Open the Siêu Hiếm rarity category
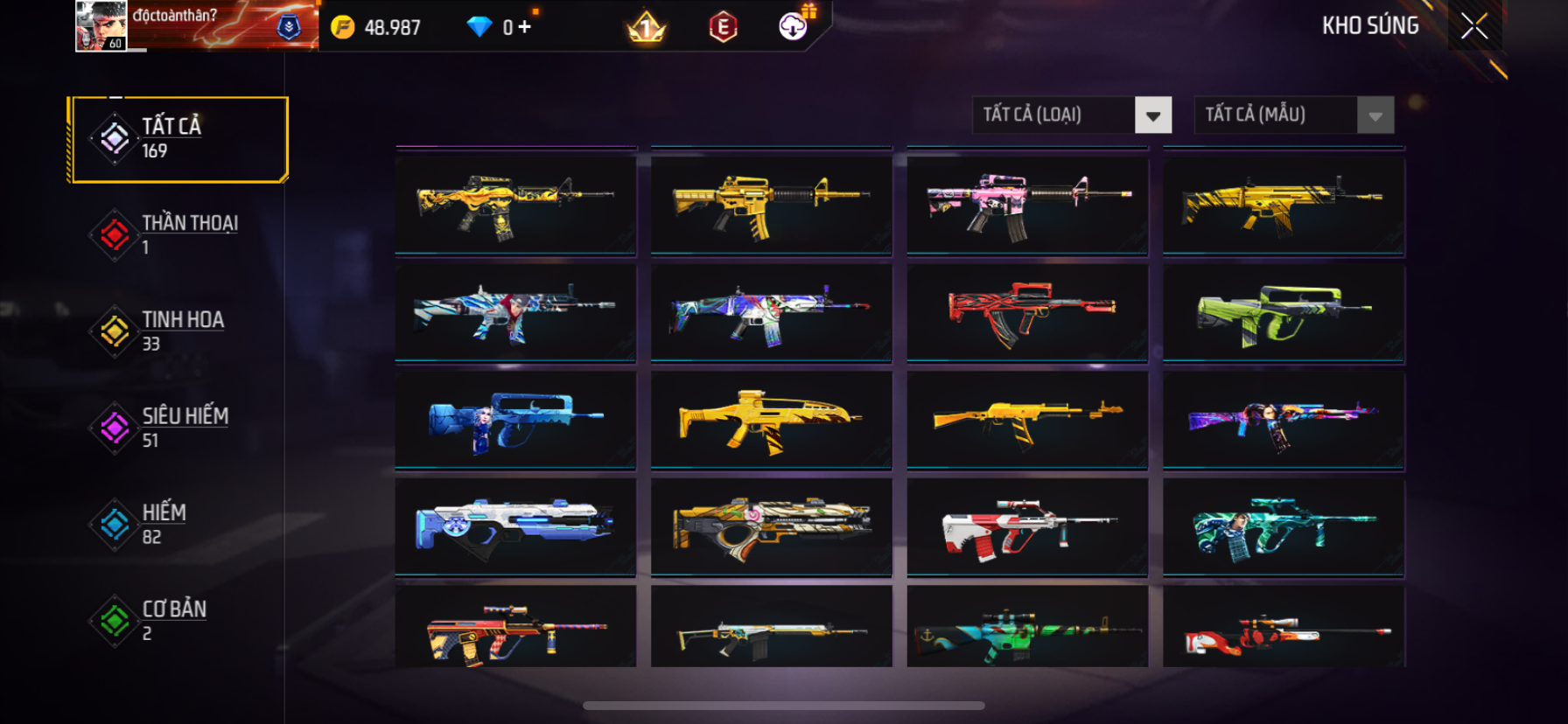The height and width of the screenshot is (724, 1568). [x=179, y=428]
